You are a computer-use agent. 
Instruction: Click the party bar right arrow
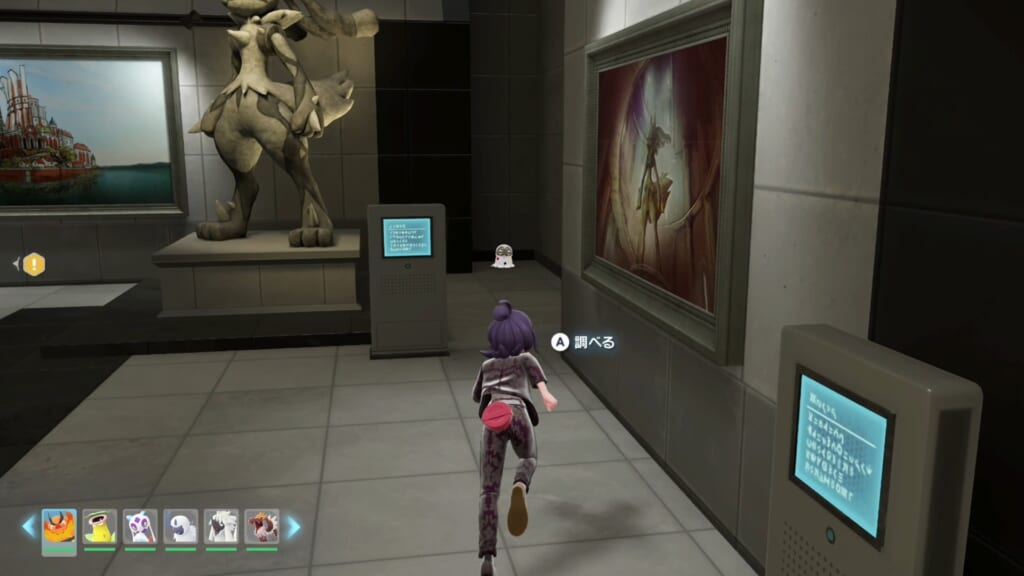293,526
